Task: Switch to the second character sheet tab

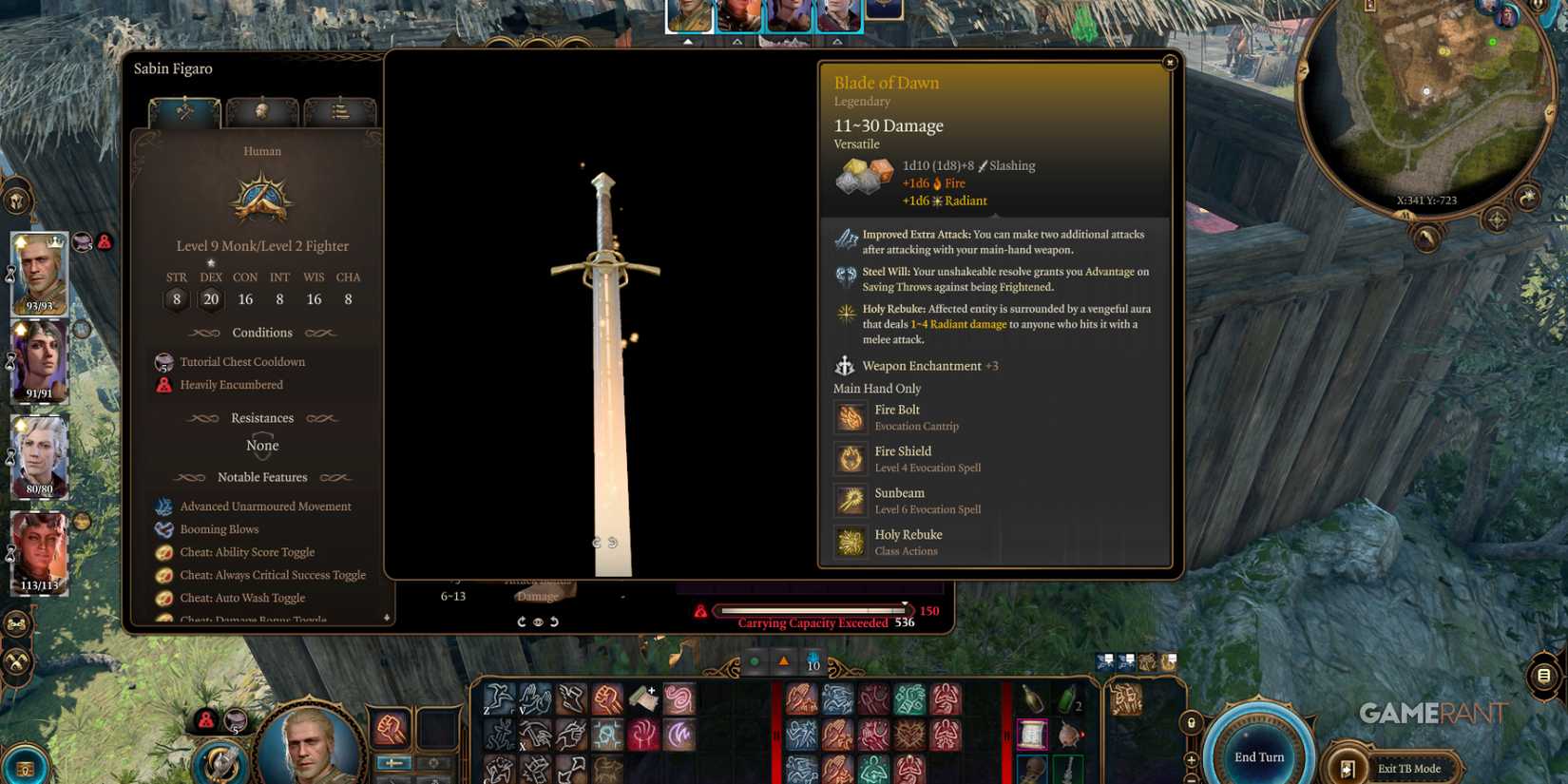Action: (x=262, y=111)
